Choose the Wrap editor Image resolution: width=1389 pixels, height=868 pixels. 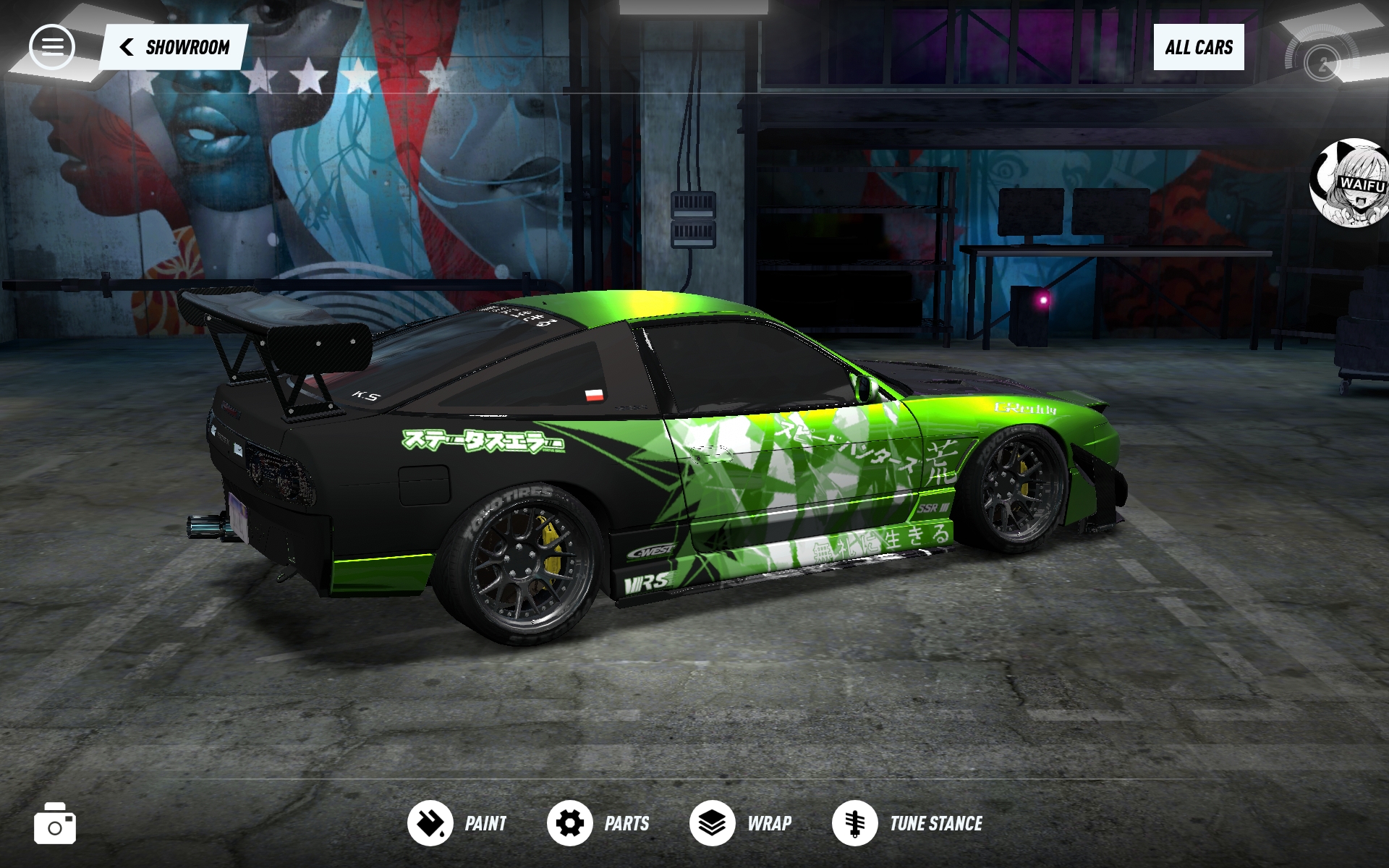(x=741, y=823)
